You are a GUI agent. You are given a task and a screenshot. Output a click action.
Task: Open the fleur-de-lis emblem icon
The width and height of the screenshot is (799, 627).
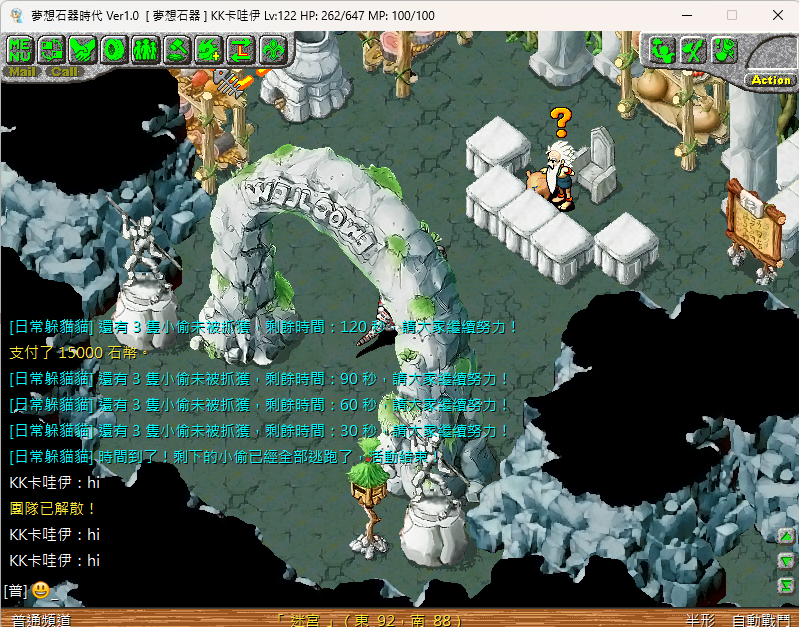point(272,49)
